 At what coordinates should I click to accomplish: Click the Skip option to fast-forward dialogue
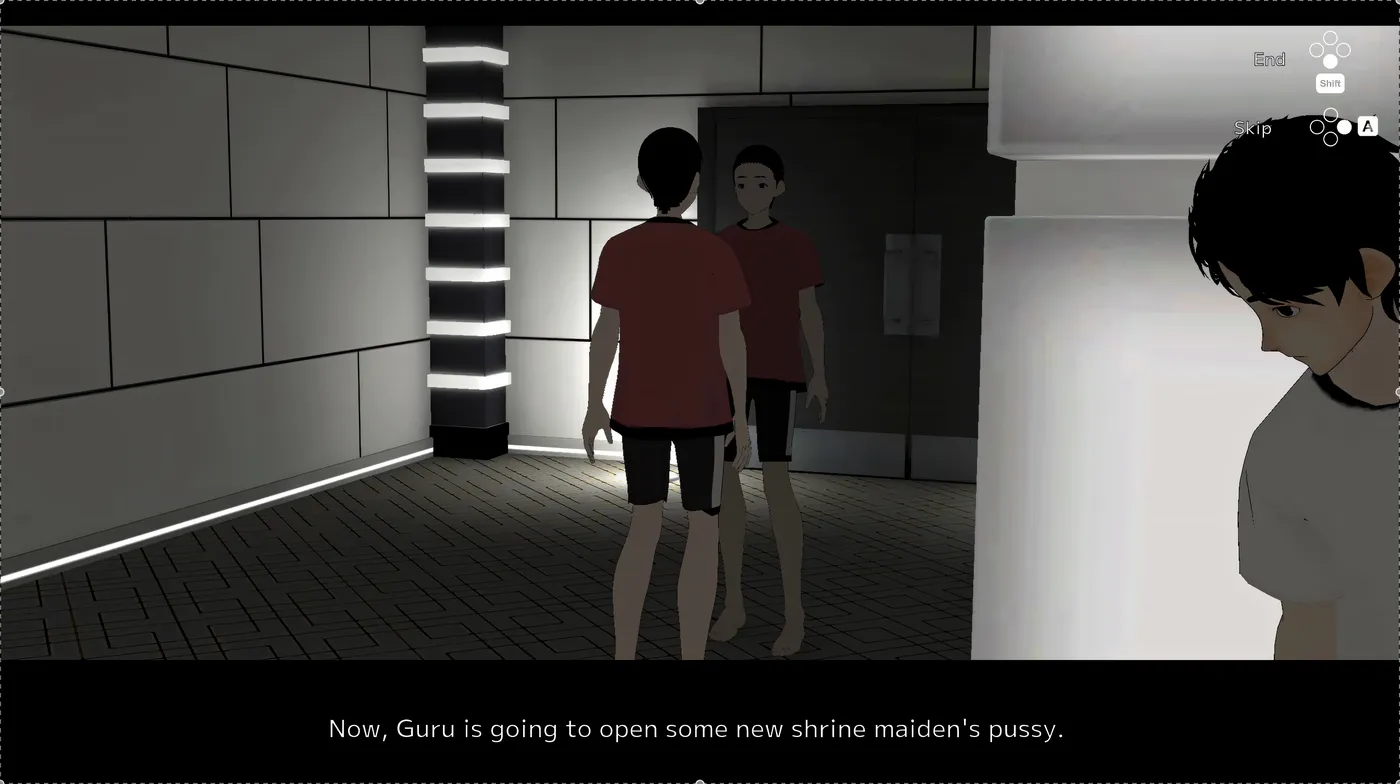(x=1254, y=128)
